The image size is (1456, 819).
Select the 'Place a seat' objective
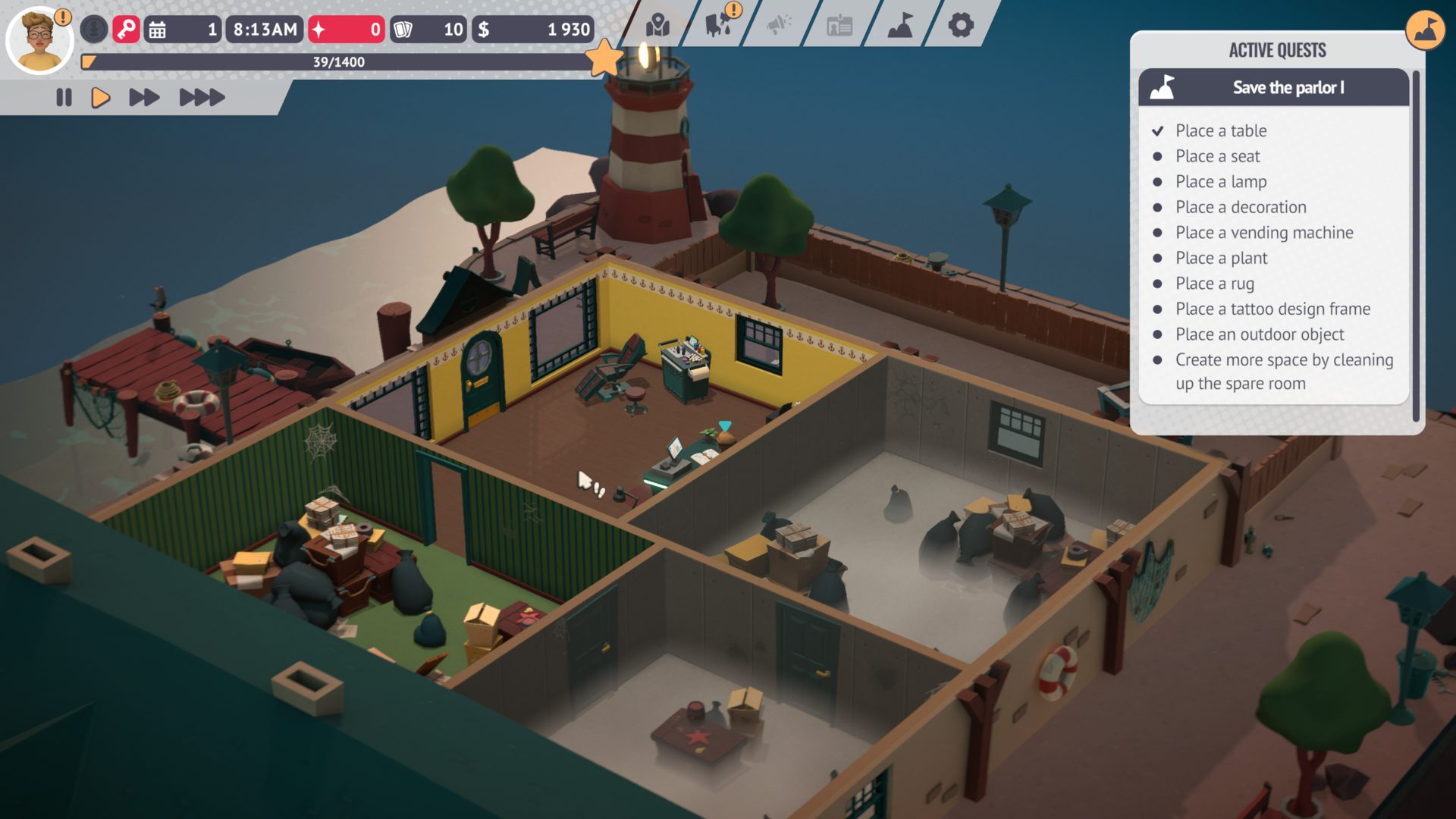click(x=1217, y=156)
